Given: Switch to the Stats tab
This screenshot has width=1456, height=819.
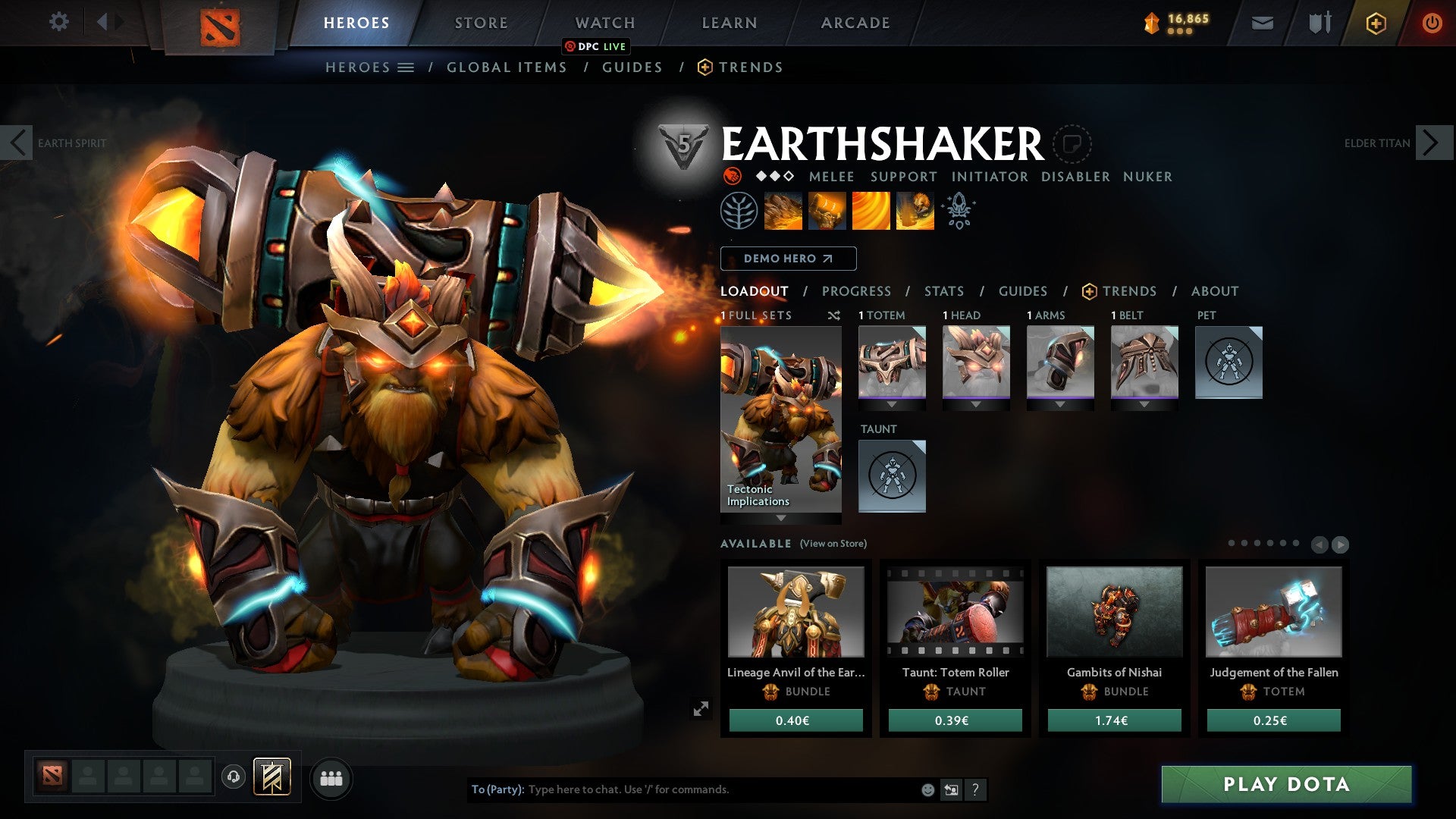Looking at the screenshot, I should click(x=943, y=290).
